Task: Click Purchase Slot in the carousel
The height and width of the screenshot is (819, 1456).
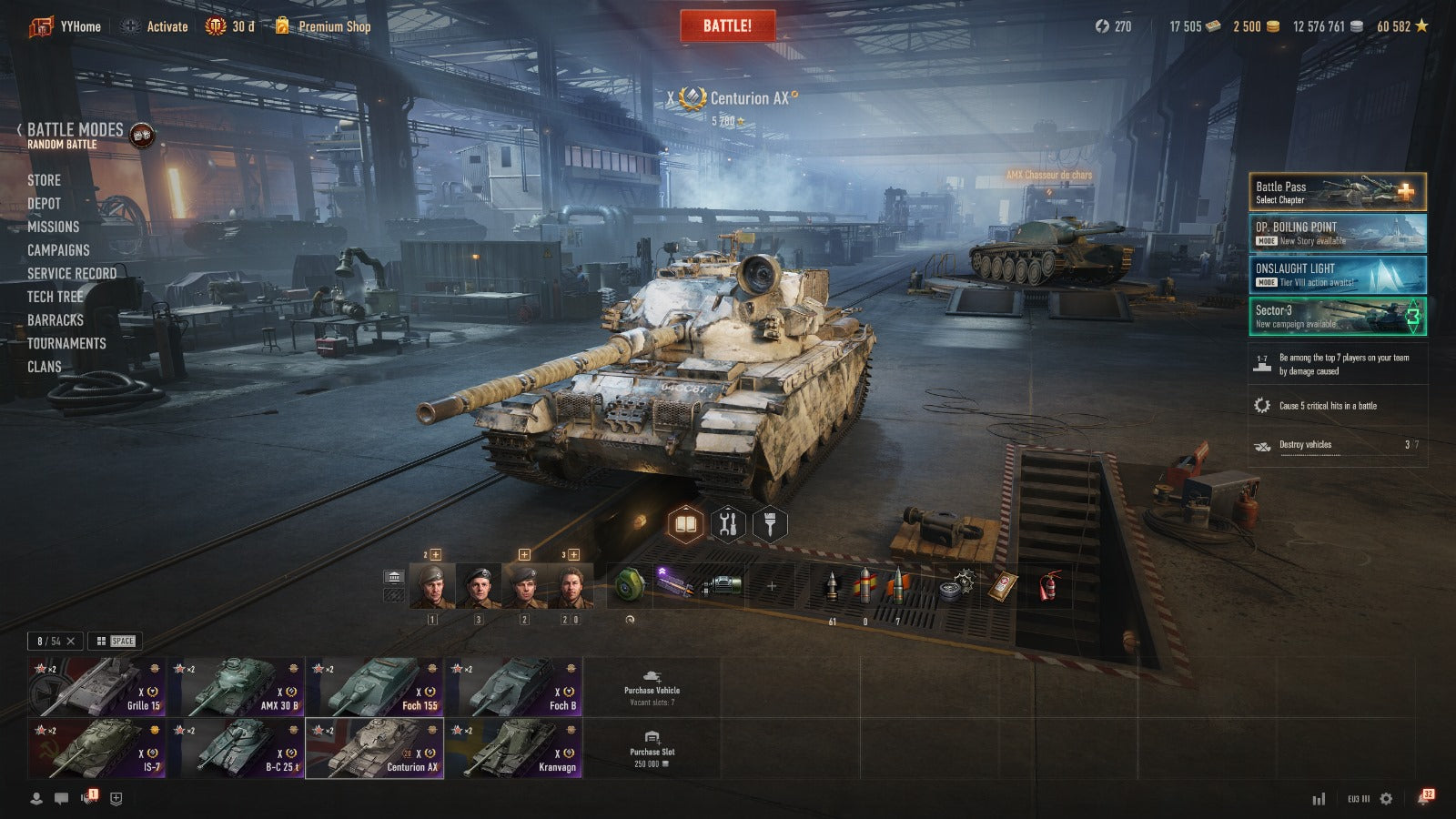Action: click(652, 749)
